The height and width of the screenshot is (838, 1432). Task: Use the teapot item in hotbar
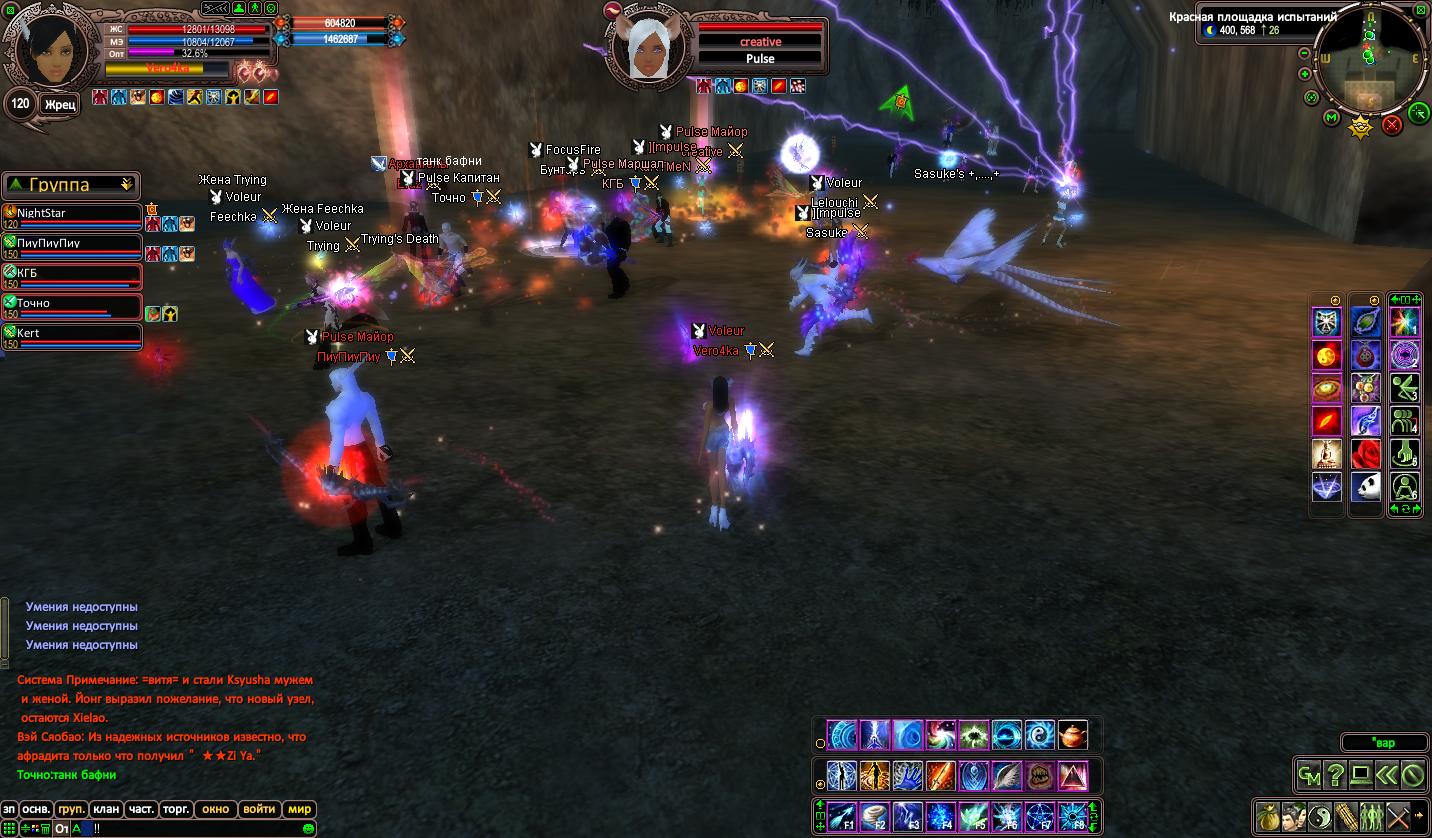[1072, 735]
